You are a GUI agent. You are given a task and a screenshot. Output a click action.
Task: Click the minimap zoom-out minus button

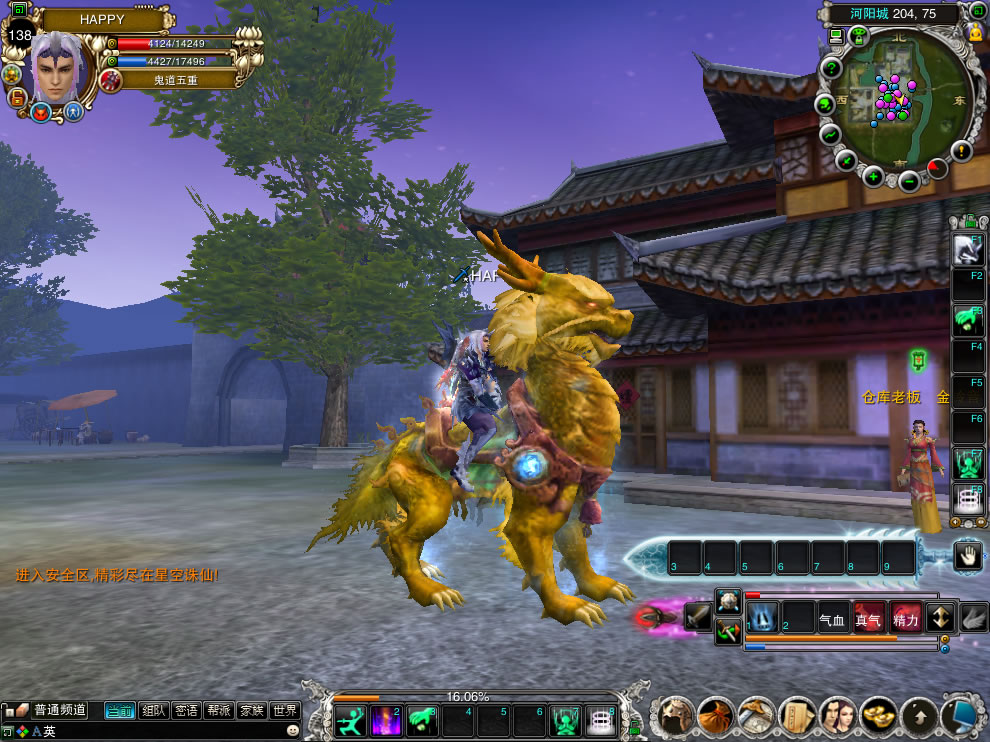click(908, 181)
